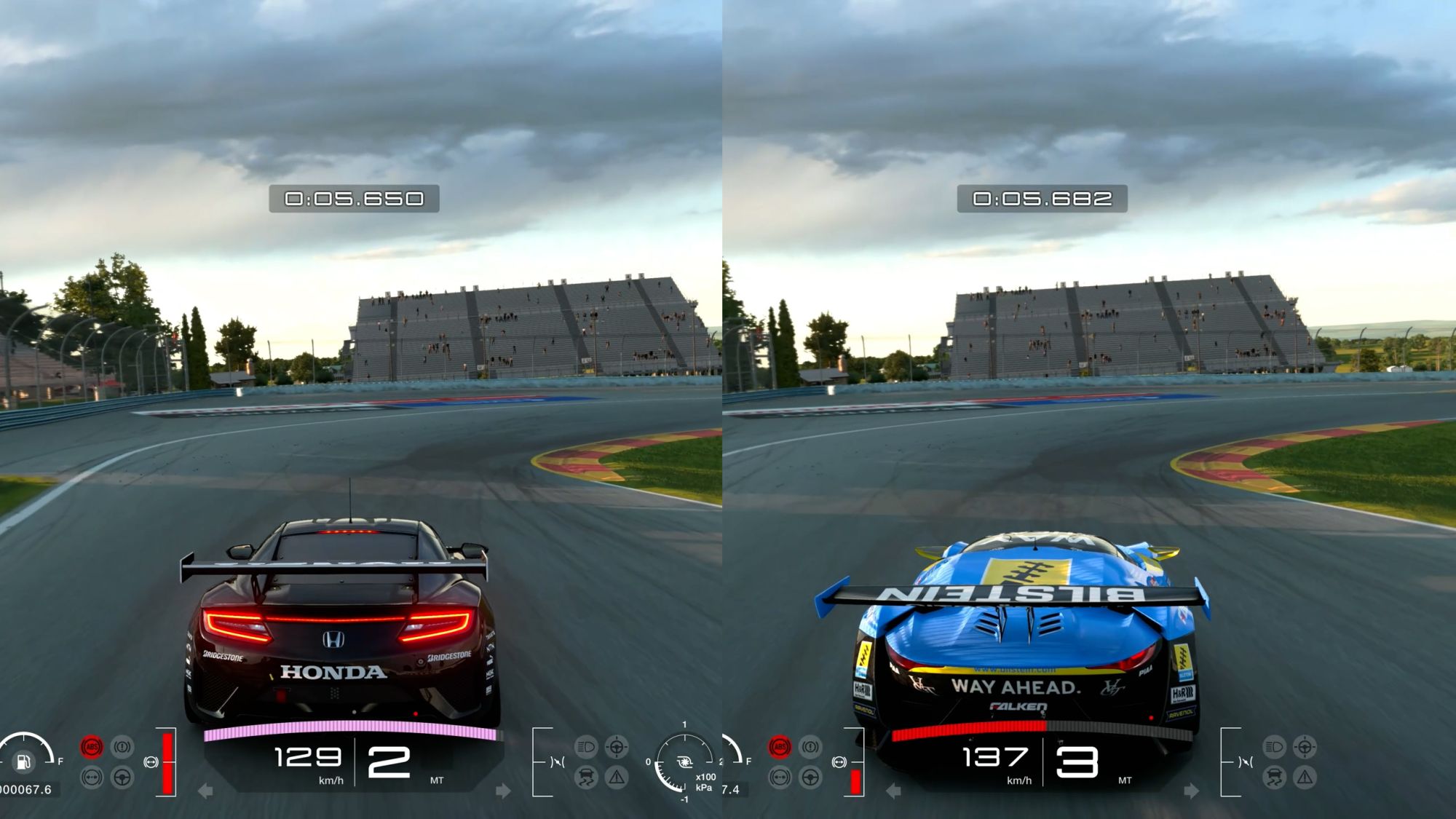This screenshot has width=1456, height=819.
Task: Click the fuel pump icon
Action: (23, 762)
